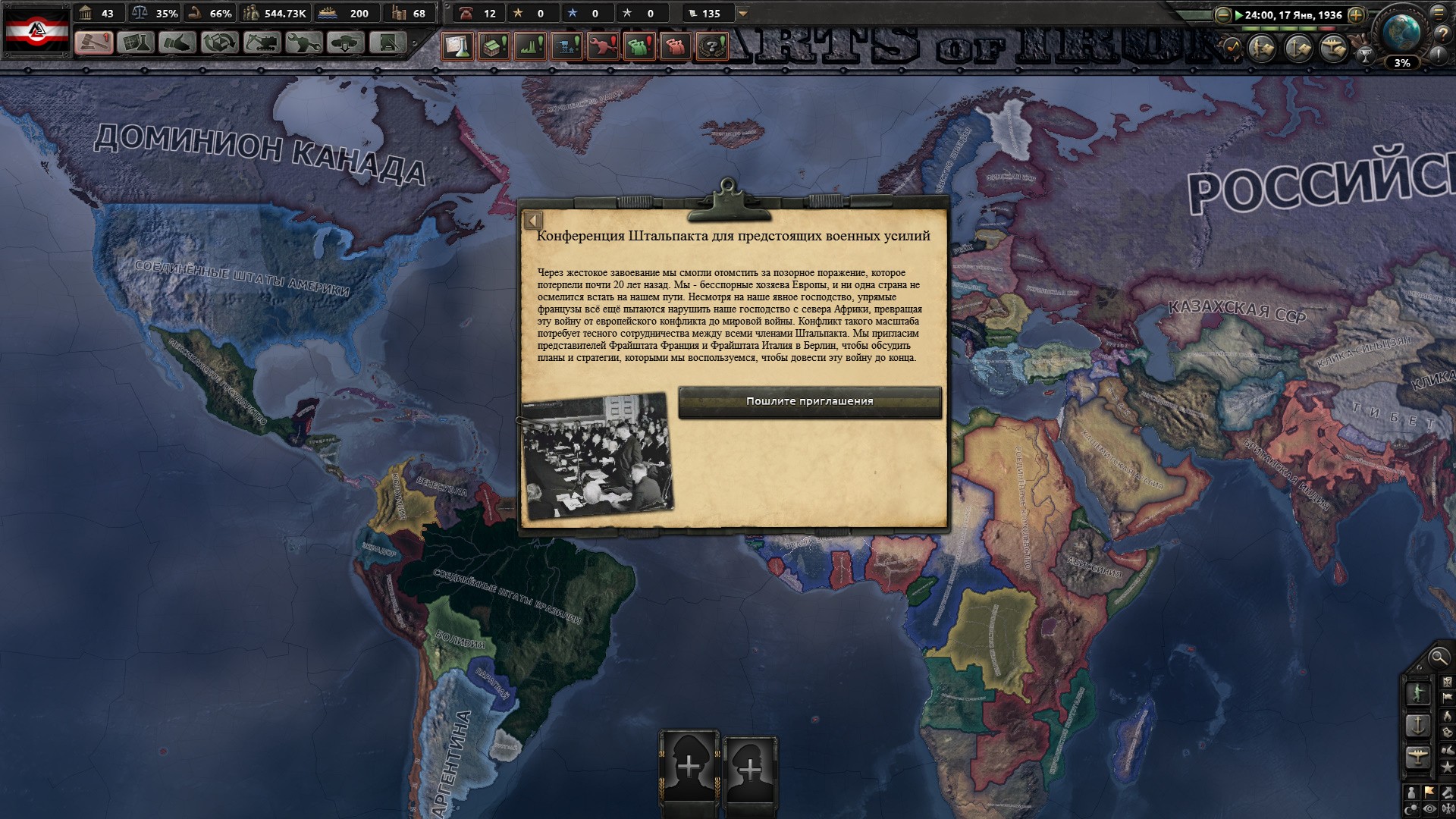This screenshot has width=1456, height=819.
Task: Select the naval anchor map mode
Action: click(x=1417, y=725)
